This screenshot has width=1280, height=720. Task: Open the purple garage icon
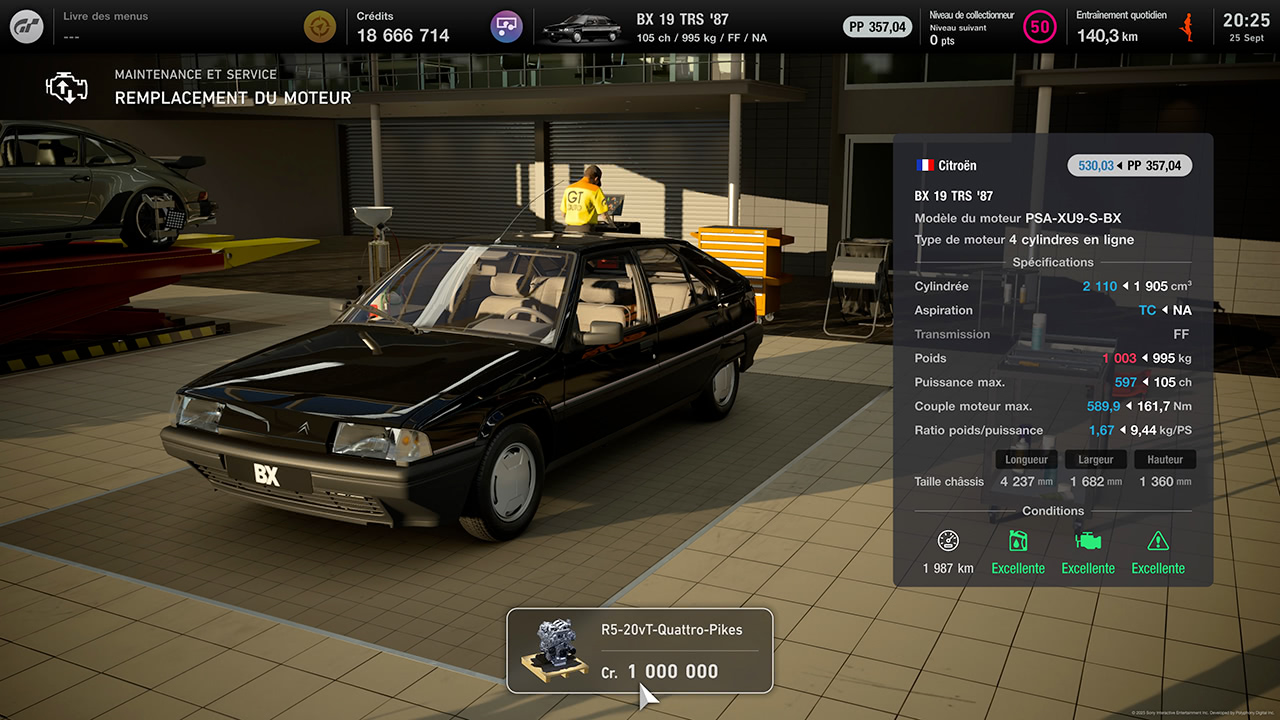click(x=507, y=26)
